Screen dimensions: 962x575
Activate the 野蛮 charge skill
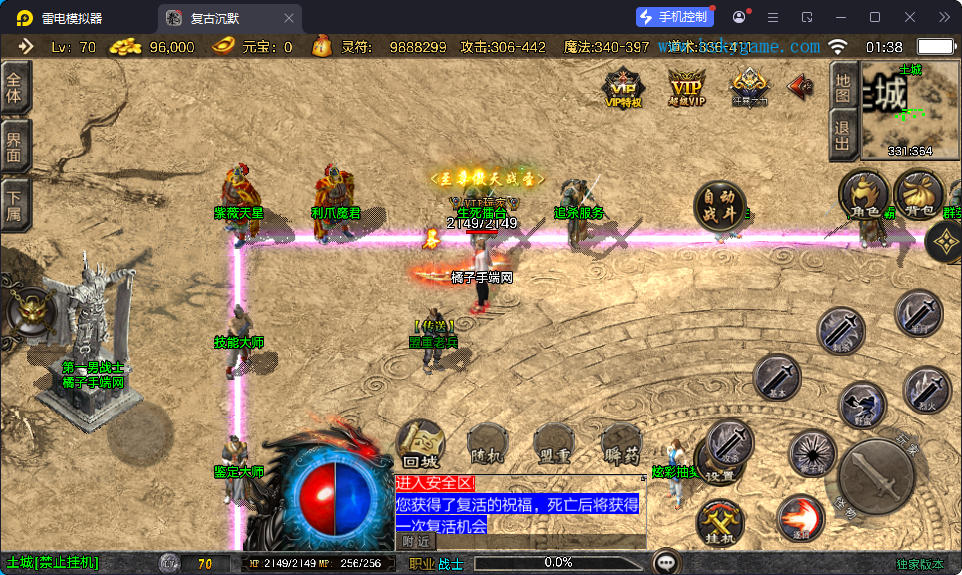coord(862,406)
